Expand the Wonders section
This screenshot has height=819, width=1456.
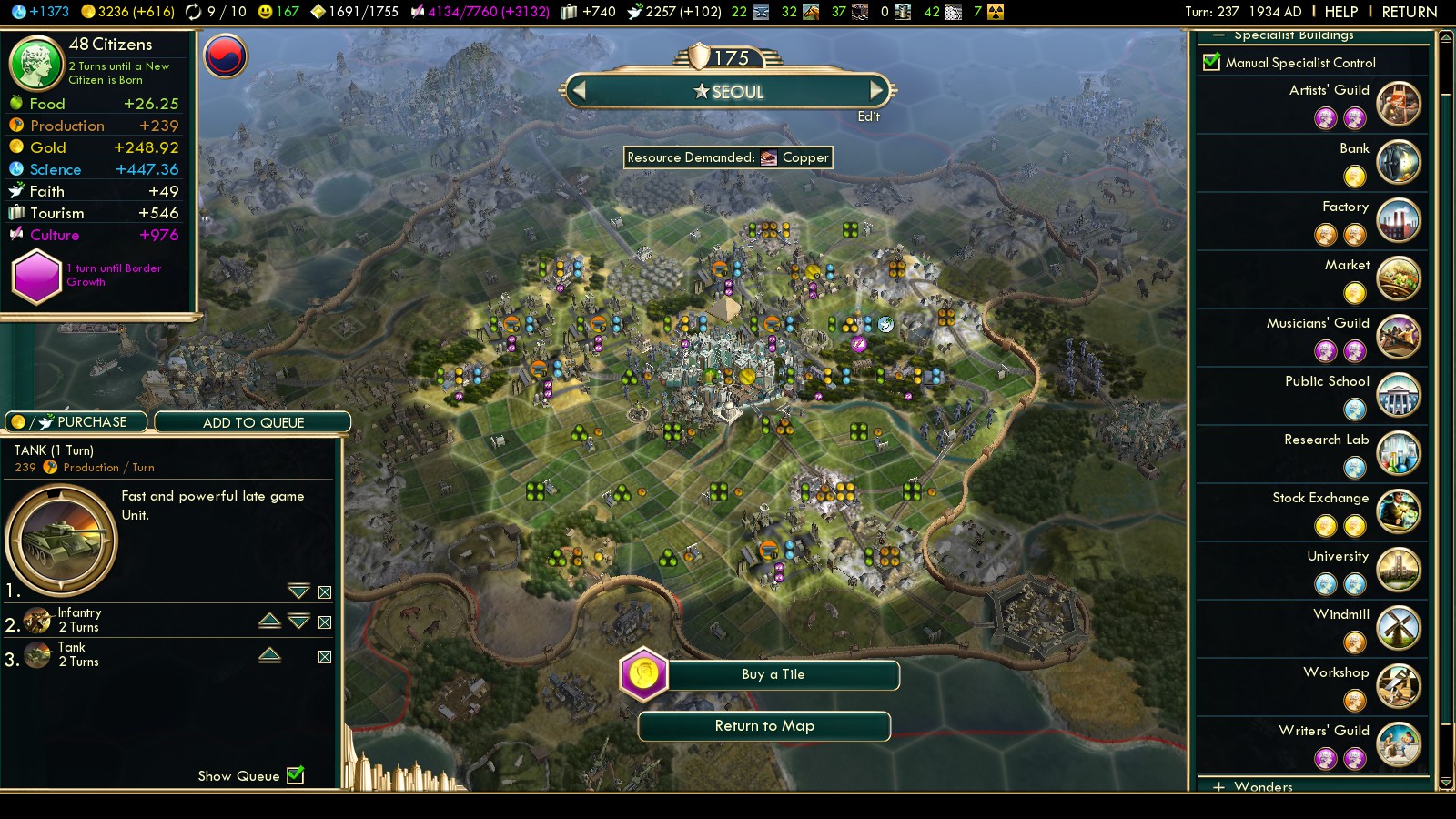tap(1219, 786)
